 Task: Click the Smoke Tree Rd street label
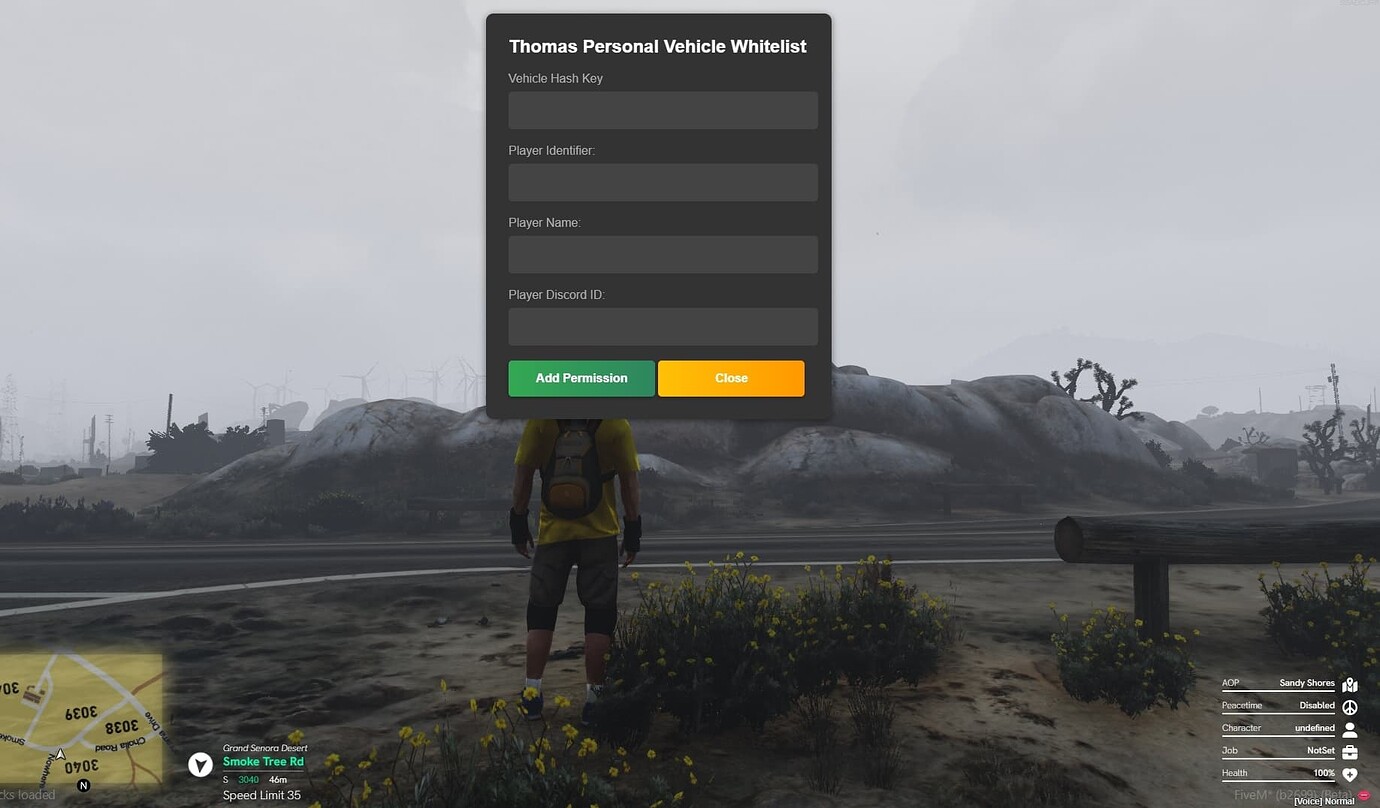point(263,761)
